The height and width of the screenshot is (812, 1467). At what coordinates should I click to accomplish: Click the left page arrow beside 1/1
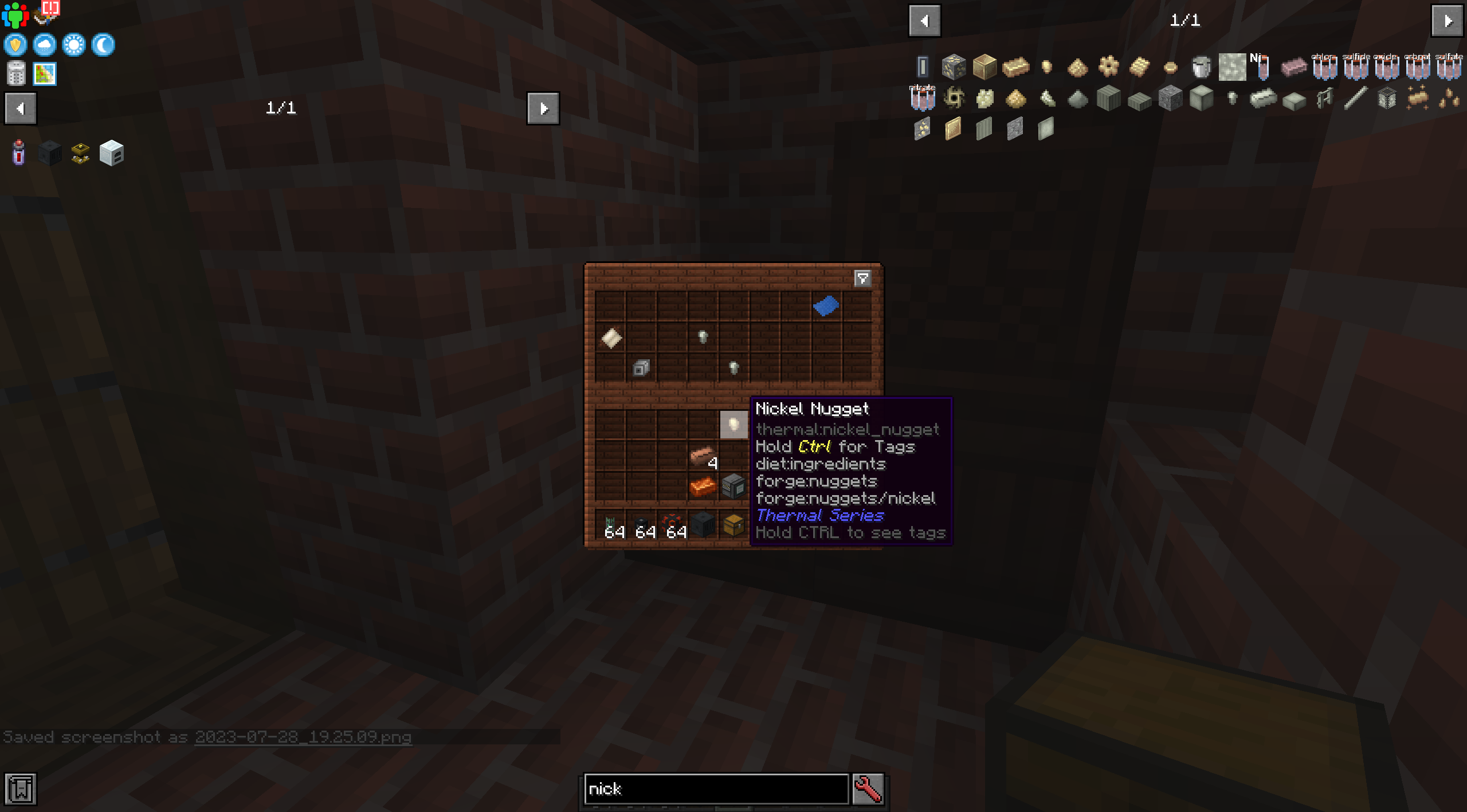click(x=925, y=20)
